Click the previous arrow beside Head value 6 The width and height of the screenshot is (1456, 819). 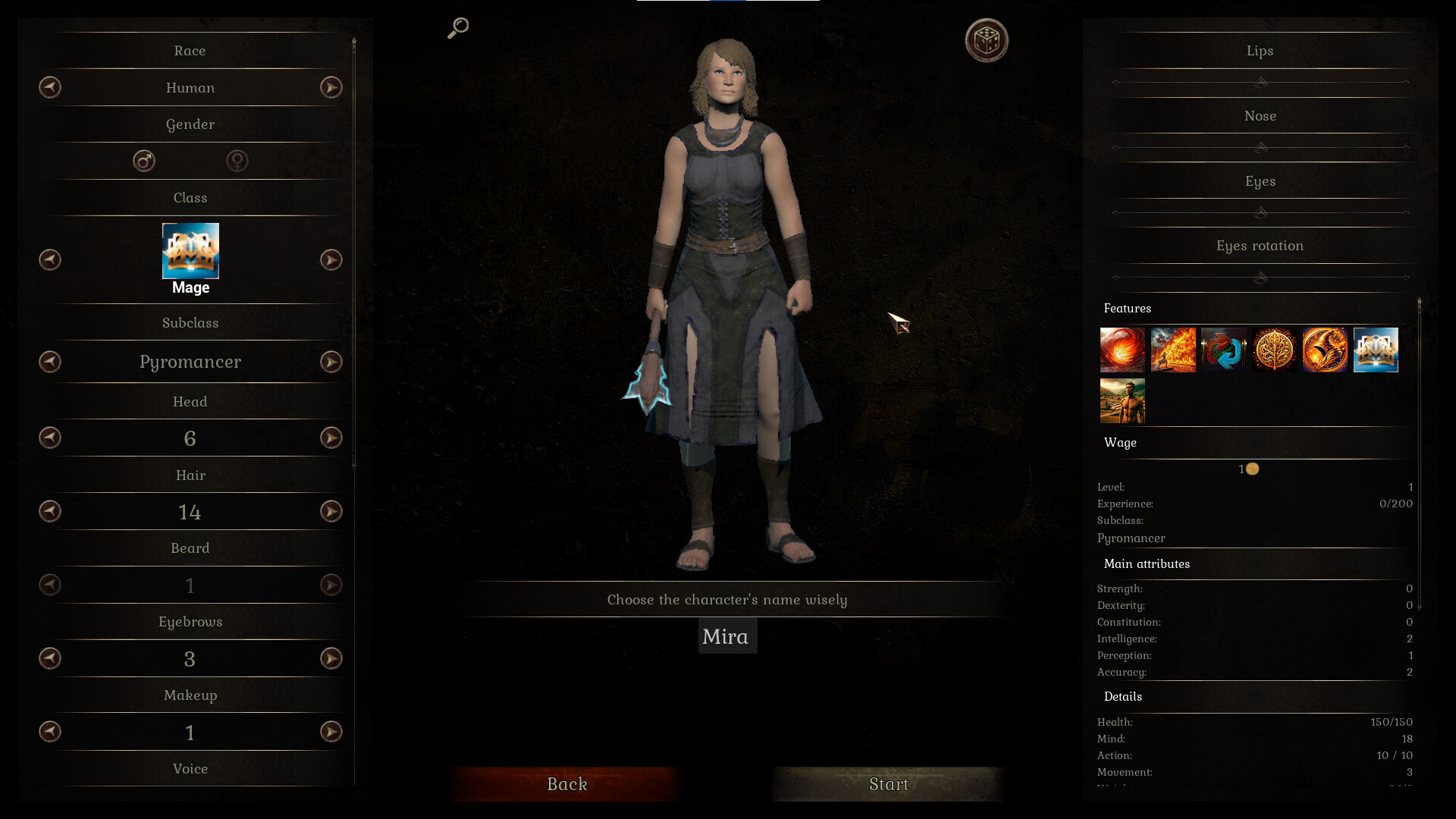[x=49, y=438]
